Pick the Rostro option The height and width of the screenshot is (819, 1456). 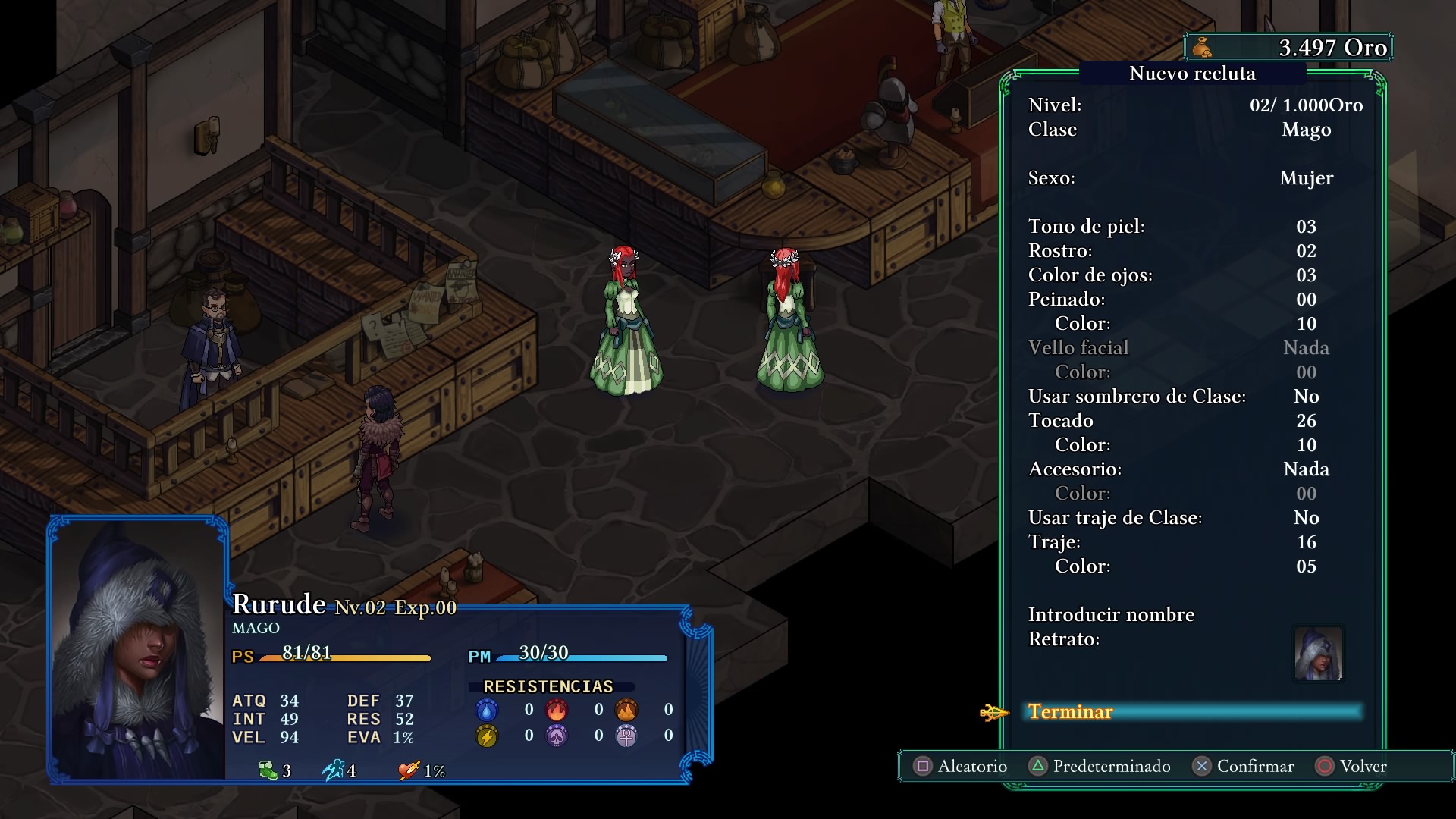click(1194, 251)
